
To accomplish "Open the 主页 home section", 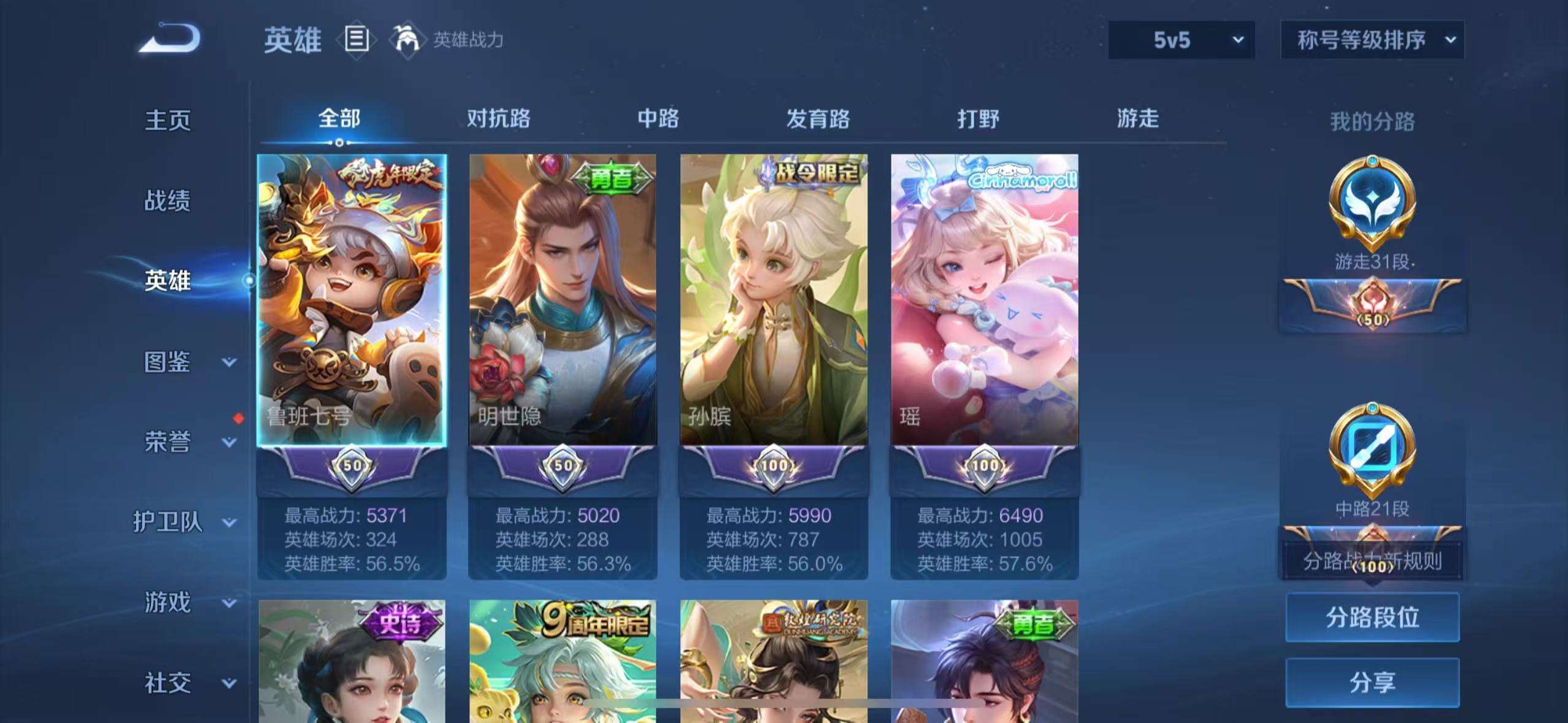I will tap(167, 120).
